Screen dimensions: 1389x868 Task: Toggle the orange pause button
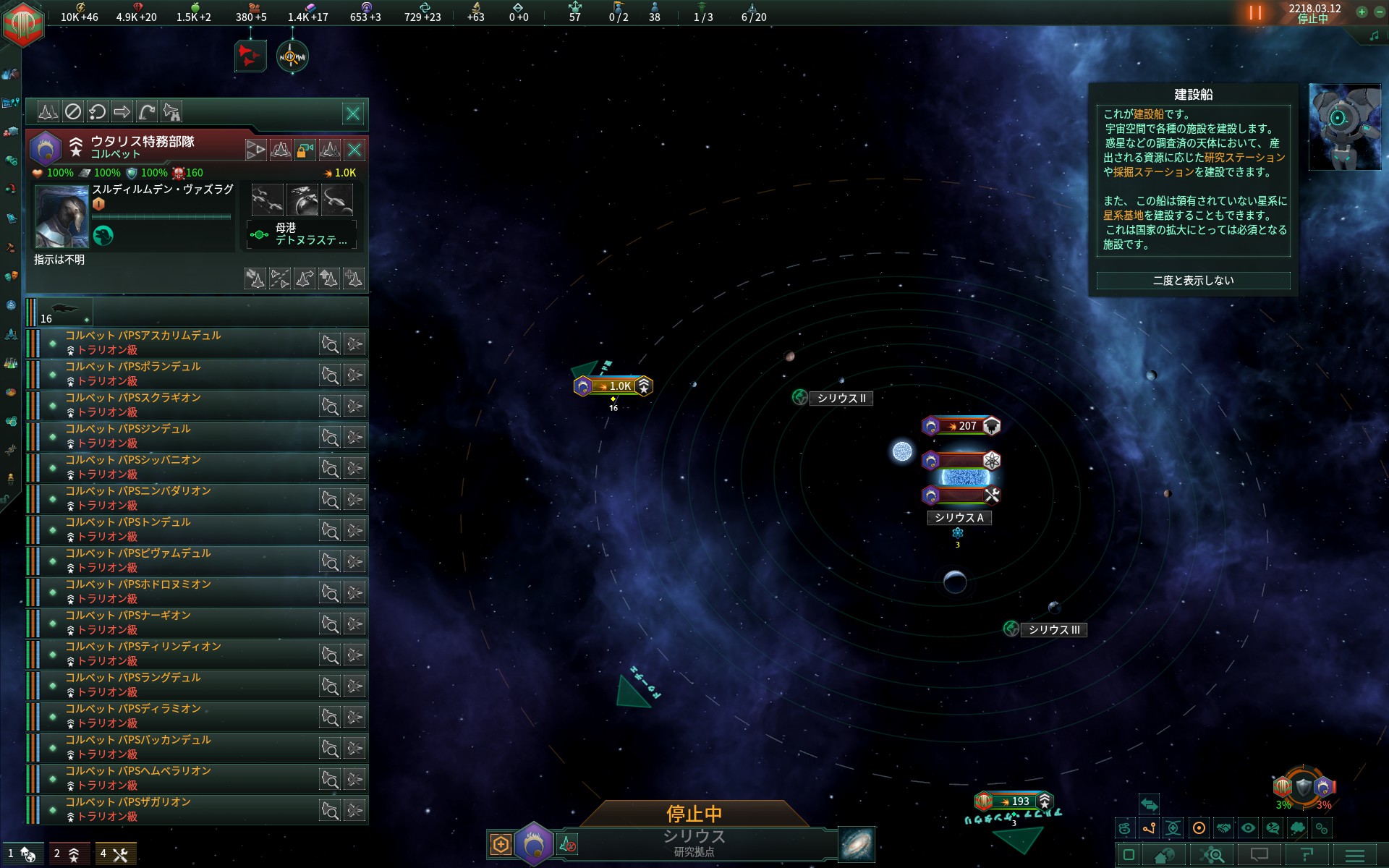pyautogui.click(x=1255, y=13)
